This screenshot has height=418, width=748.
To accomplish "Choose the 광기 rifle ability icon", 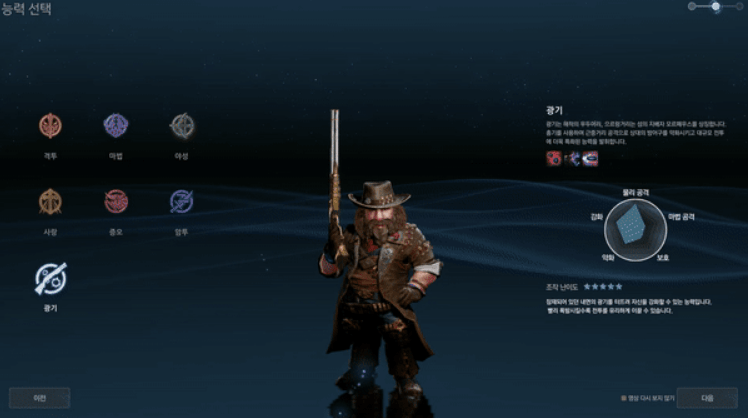I will point(50,277).
